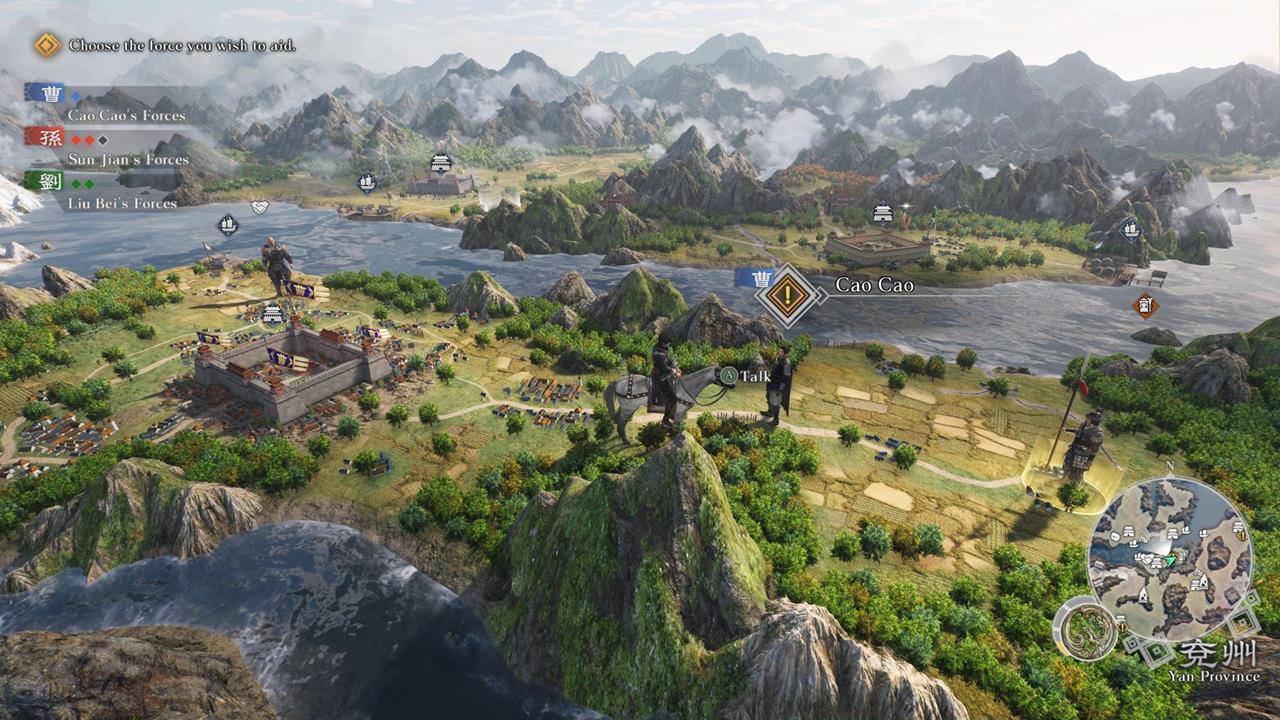
Task: Open the gold quest emblem beside the objective text
Action: point(44,45)
